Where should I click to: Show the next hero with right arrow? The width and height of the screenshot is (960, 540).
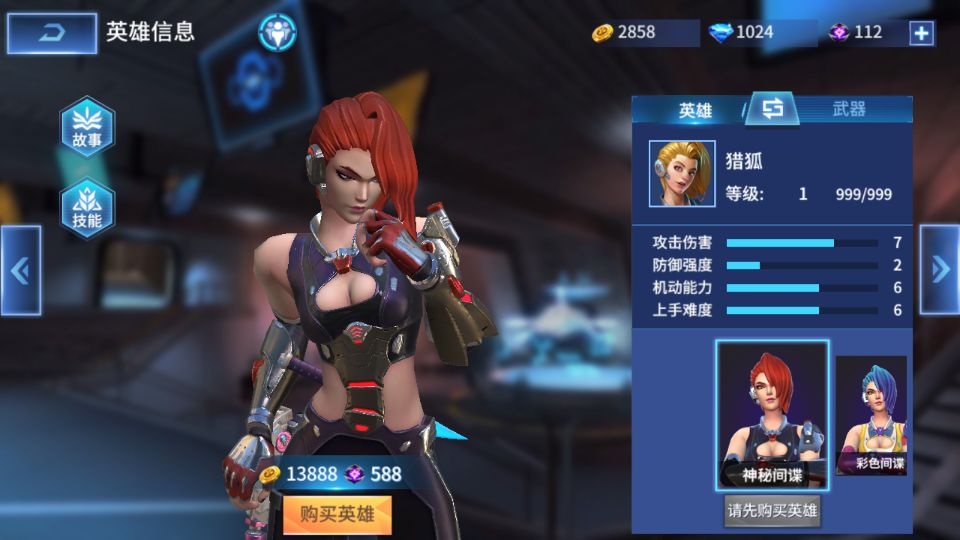click(x=939, y=269)
